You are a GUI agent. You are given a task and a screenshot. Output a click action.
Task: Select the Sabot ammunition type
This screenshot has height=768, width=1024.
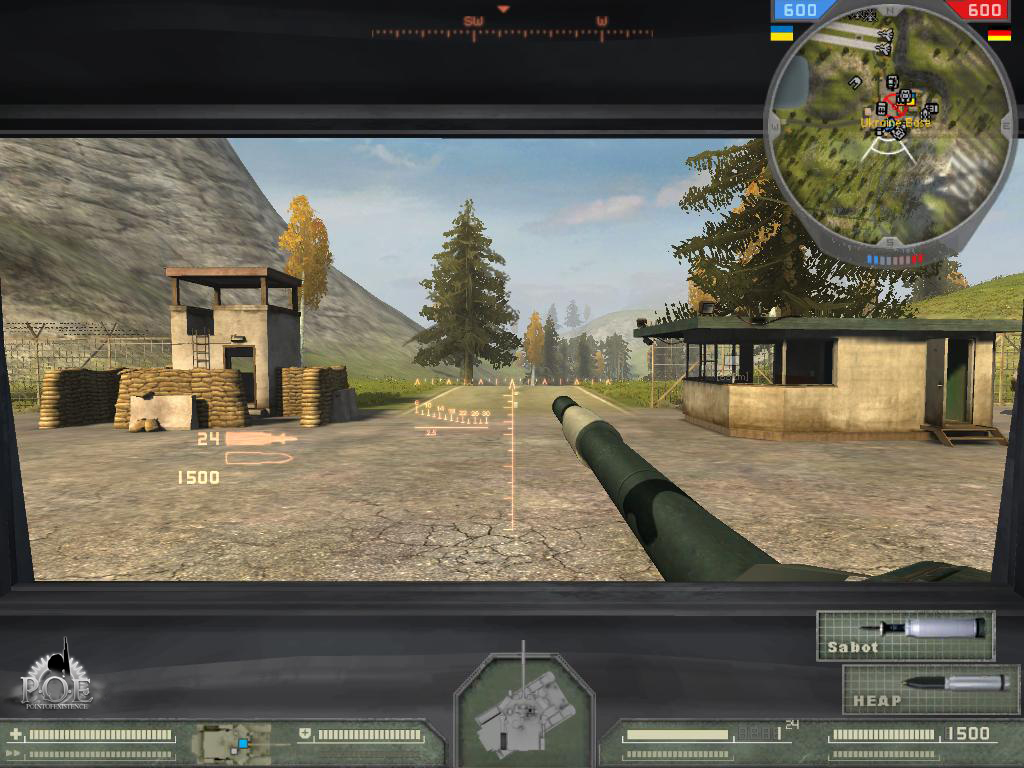905,636
